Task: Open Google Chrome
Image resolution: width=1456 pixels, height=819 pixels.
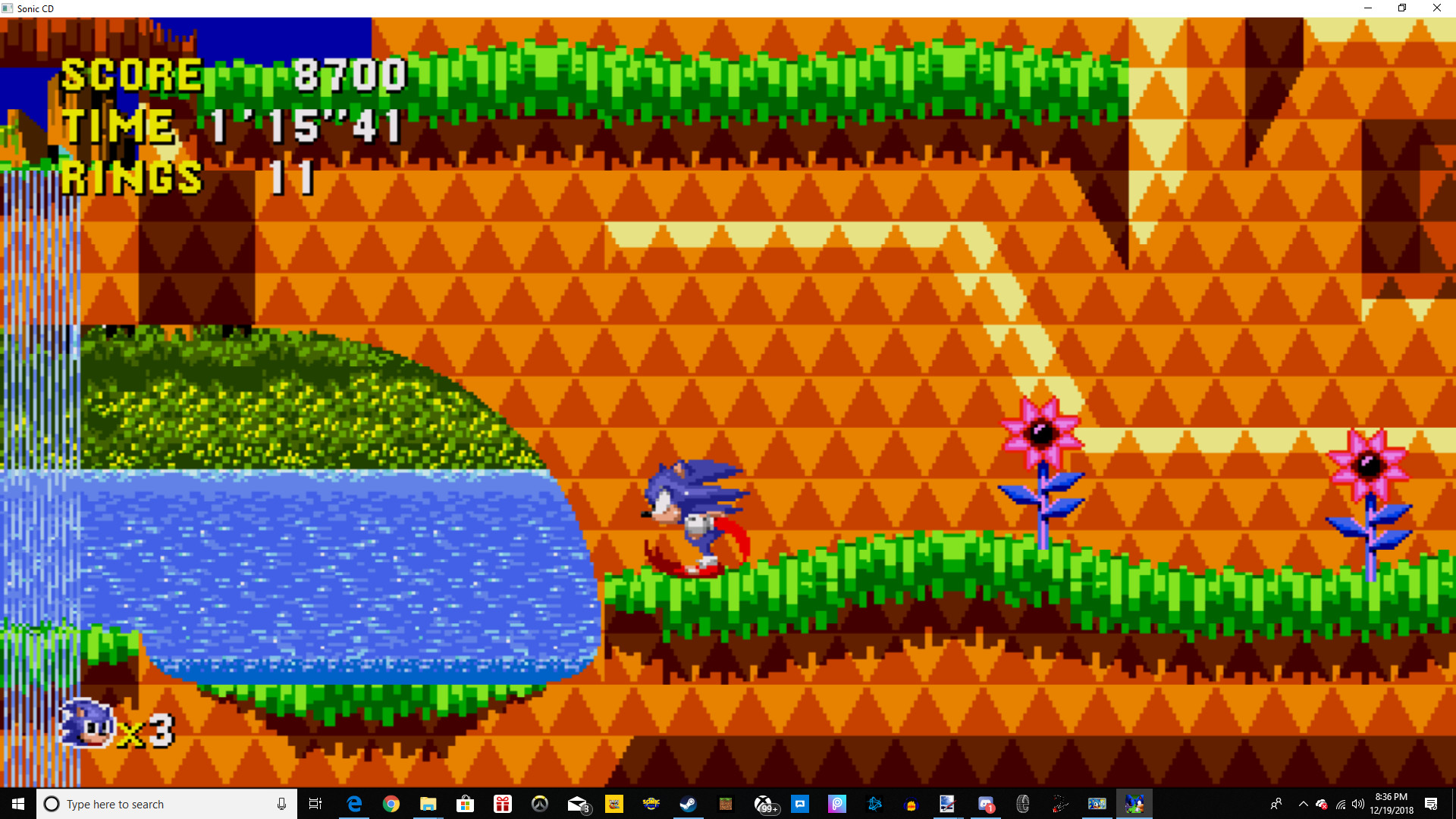Action: point(391,804)
